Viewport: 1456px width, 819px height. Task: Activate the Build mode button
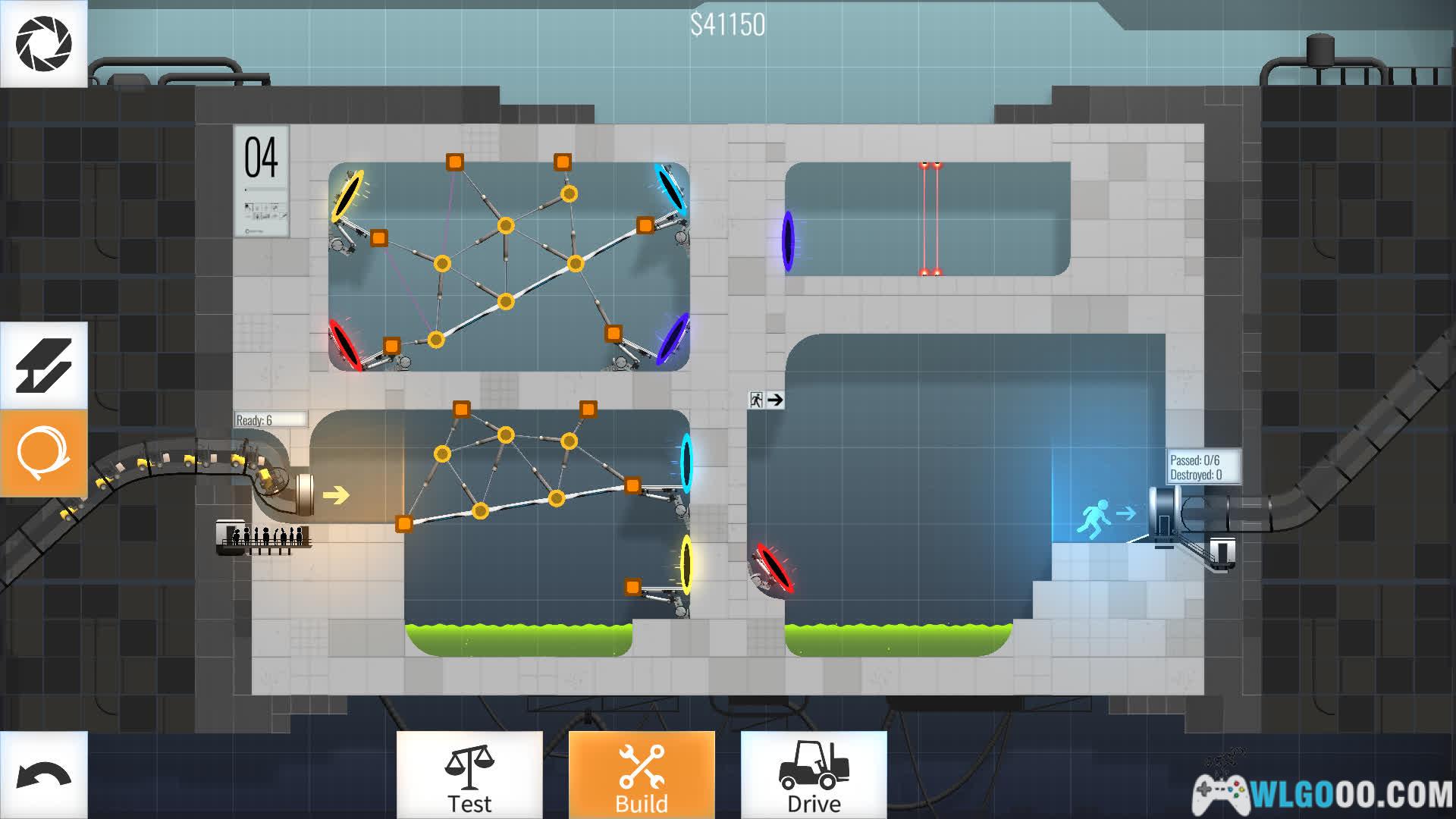pos(642,776)
